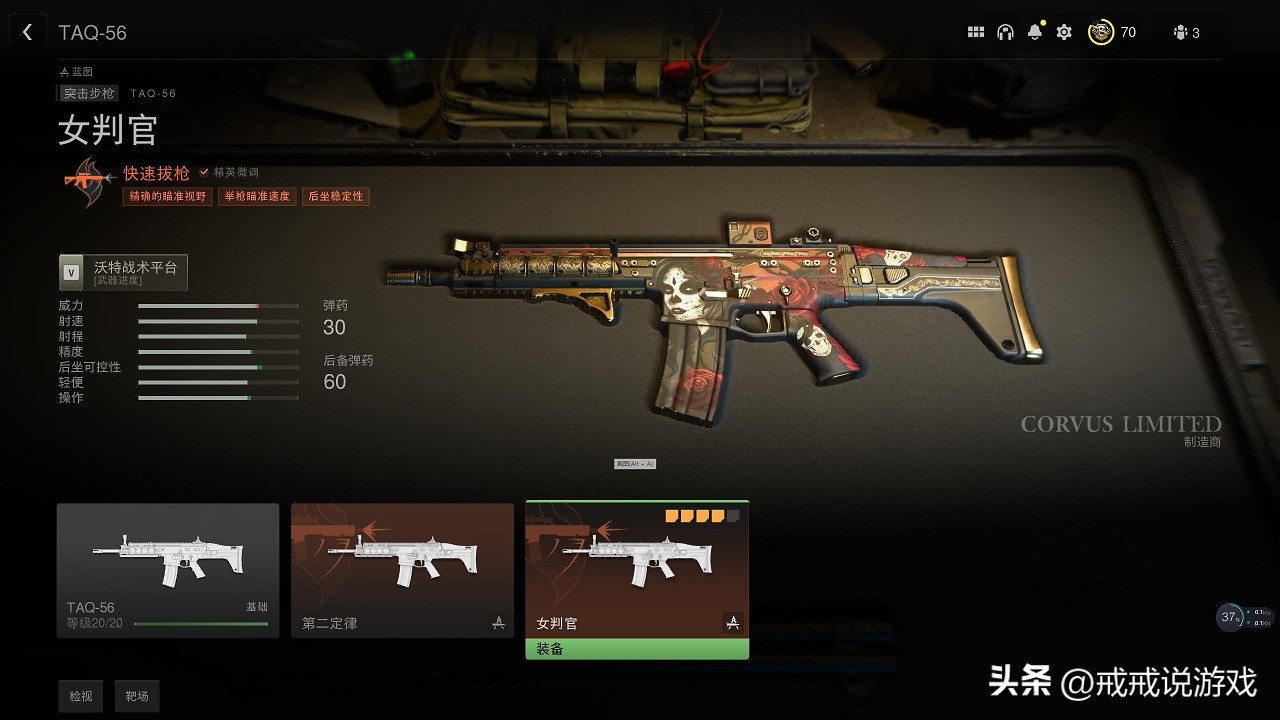Click the 蓝图 blueprint label icon
The image size is (1280, 720).
click(66, 70)
